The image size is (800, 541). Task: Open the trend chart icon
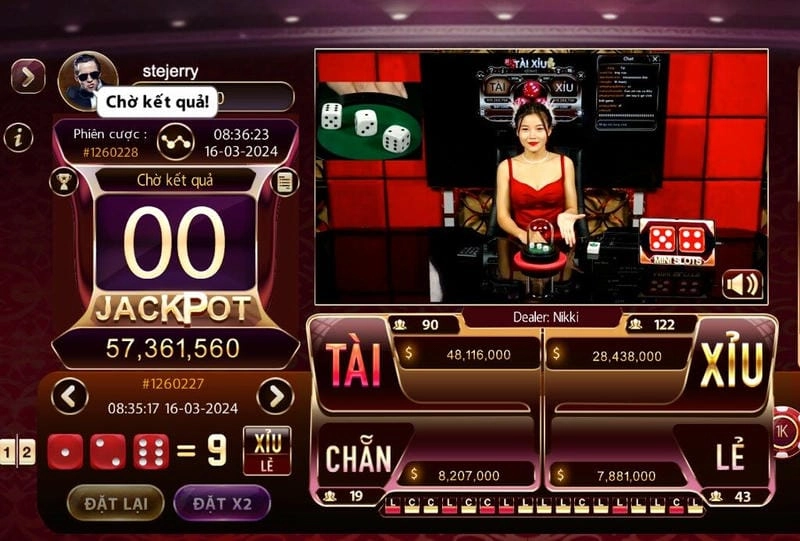tap(175, 141)
